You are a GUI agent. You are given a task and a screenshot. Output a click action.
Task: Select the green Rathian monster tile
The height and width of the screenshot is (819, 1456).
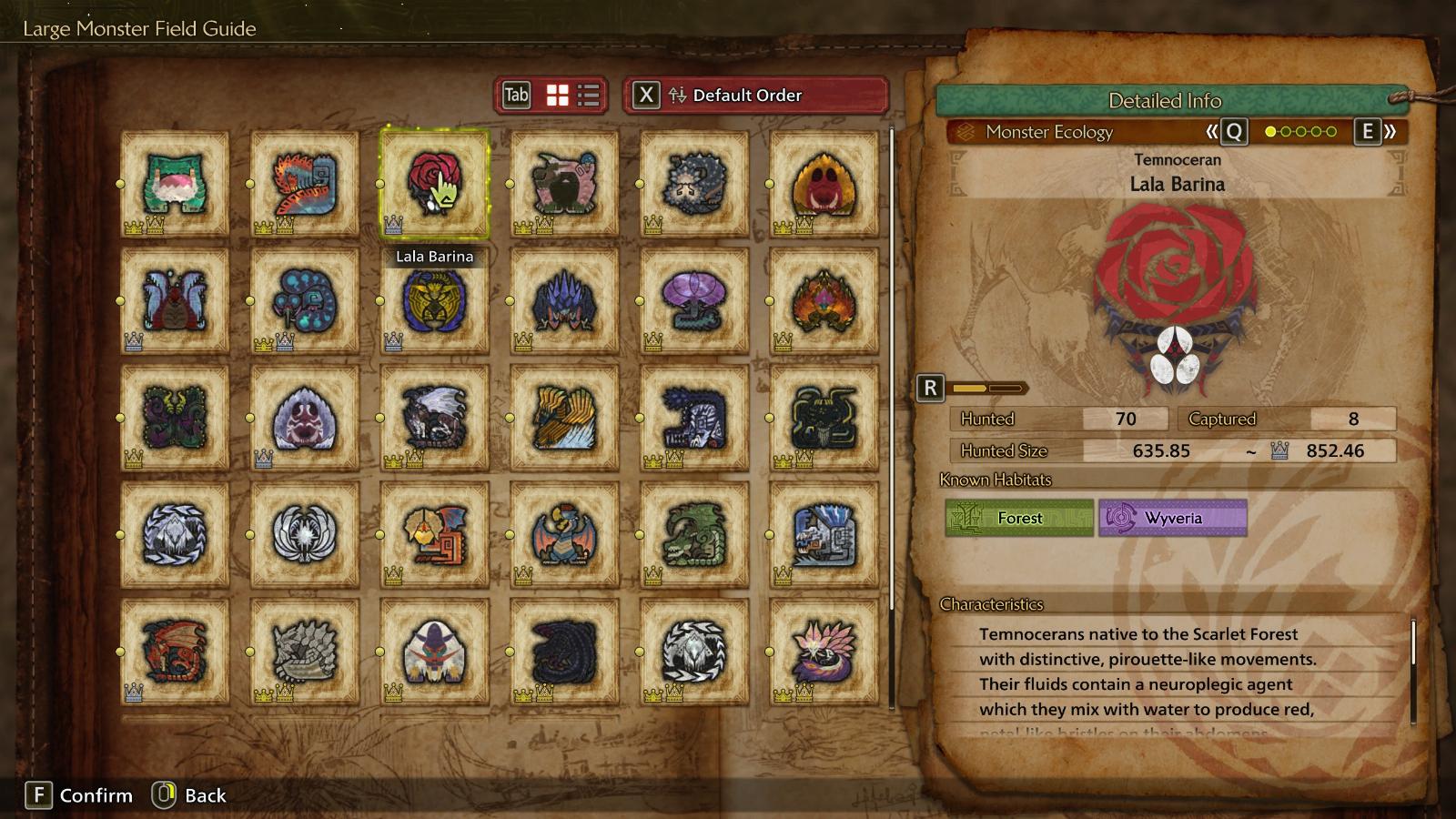click(693, 534)
